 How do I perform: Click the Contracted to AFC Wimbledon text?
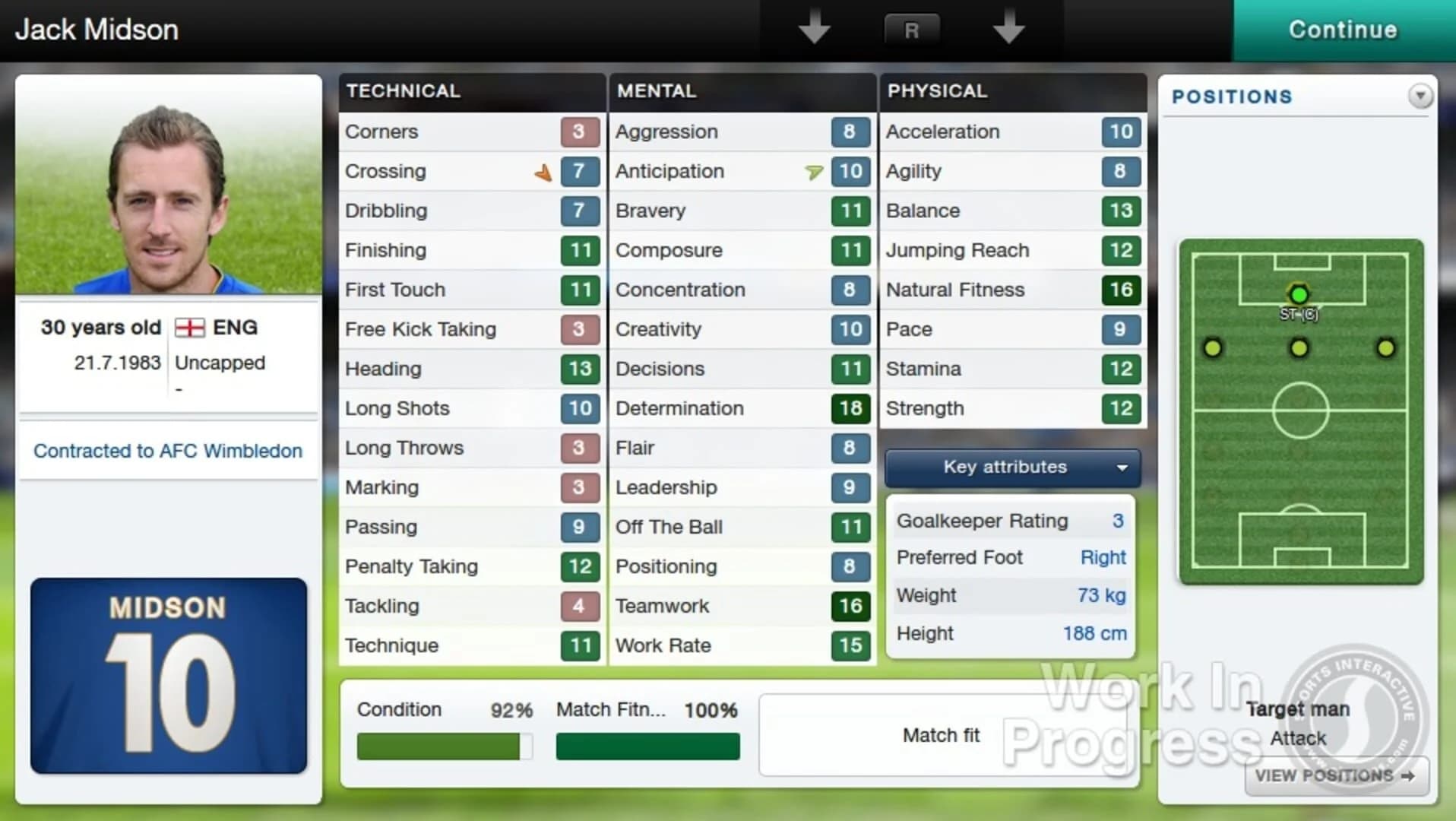pyautogui.click(x=167, y=451)
